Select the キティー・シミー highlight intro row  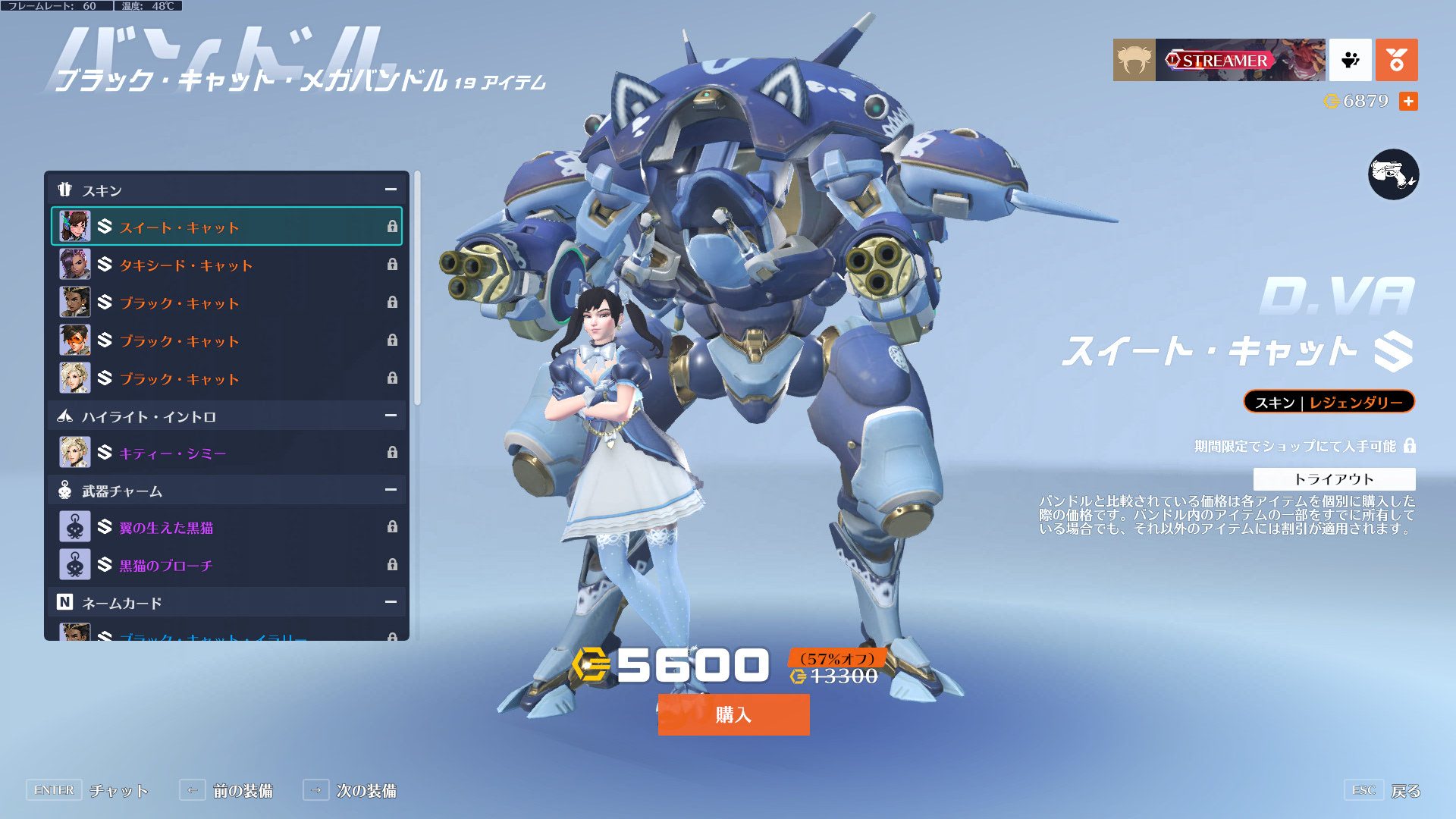click(x=226, y=453)
